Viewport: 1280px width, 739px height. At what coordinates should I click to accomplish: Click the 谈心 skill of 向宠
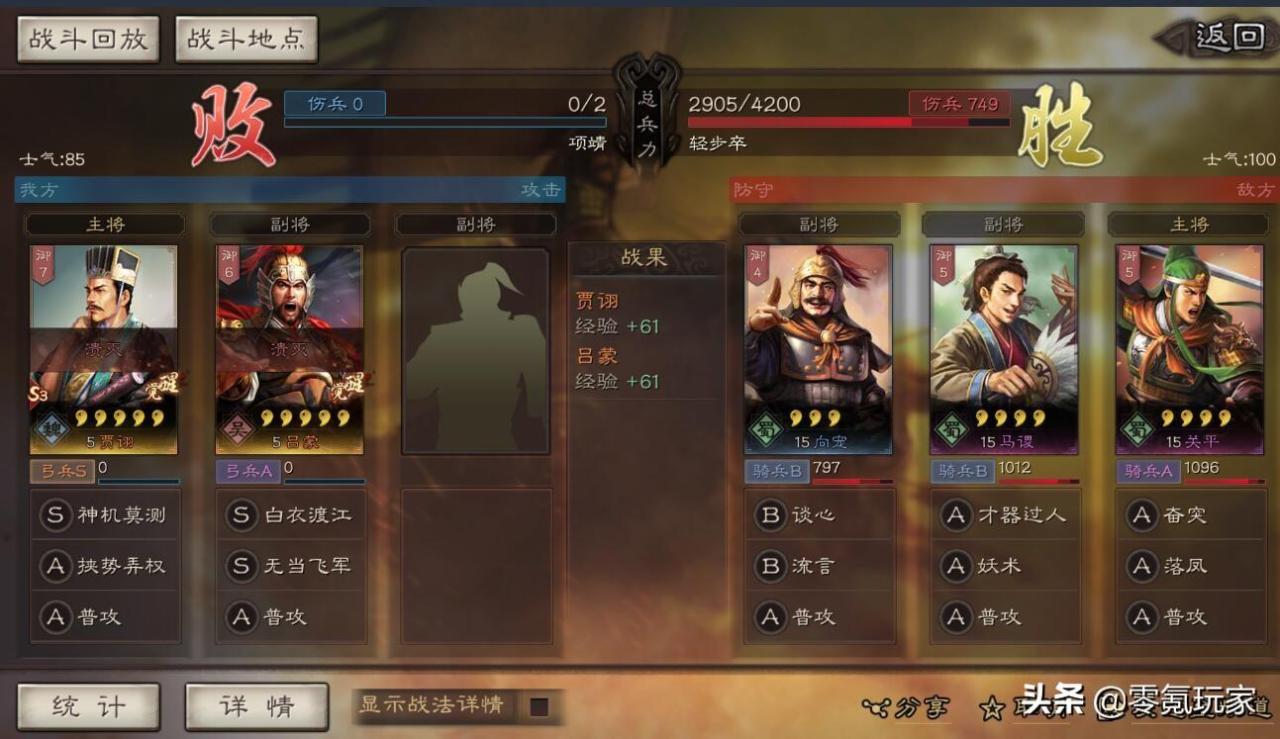[x=820, y=516]
